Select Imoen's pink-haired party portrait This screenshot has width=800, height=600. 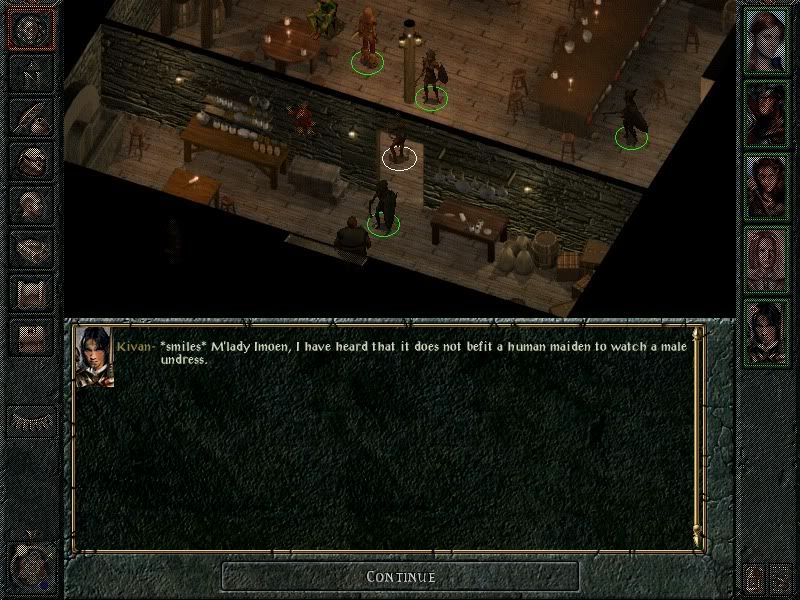(768, 258)
